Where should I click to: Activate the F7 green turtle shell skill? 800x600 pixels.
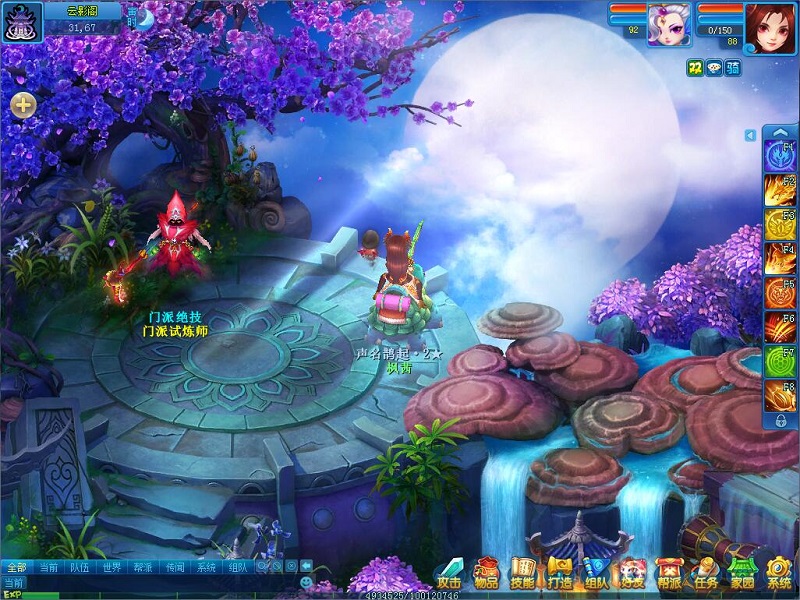(780, 361)
